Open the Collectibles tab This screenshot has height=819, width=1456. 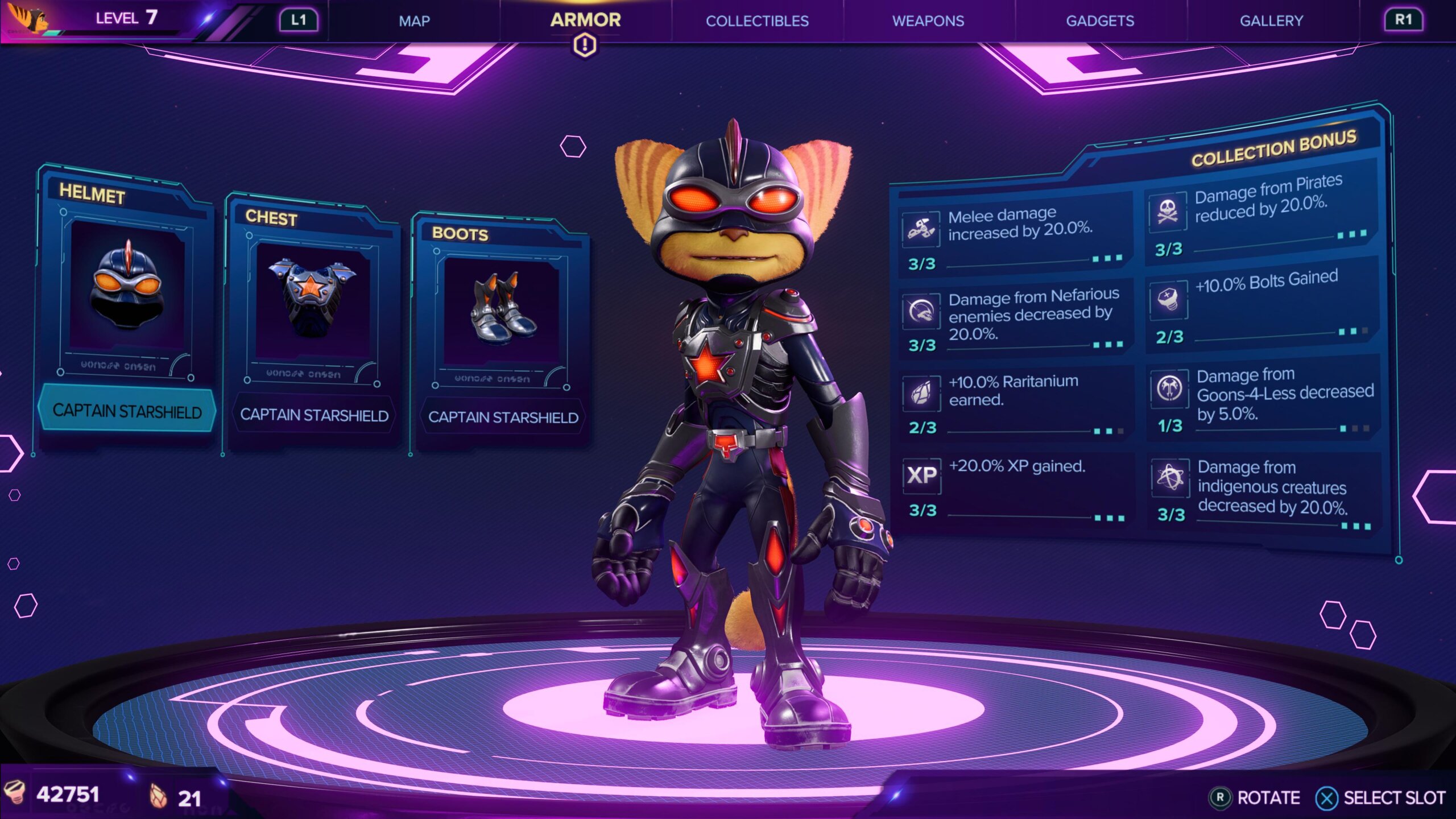click(x=757, y=21)
